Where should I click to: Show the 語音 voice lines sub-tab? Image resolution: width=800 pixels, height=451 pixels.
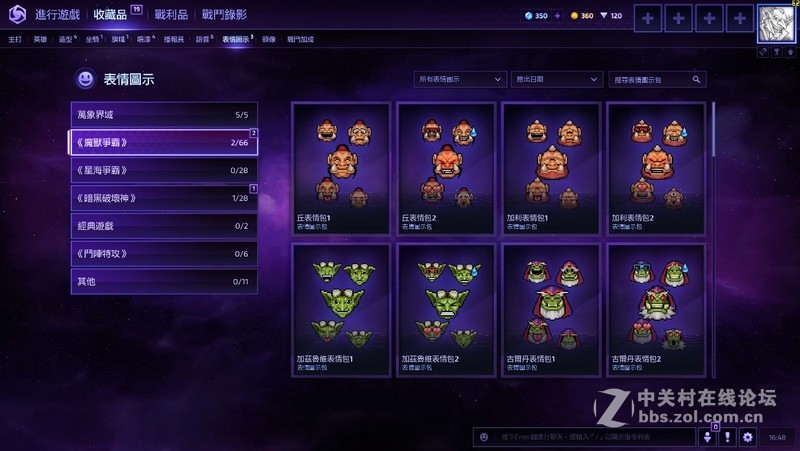click(204, 39)
